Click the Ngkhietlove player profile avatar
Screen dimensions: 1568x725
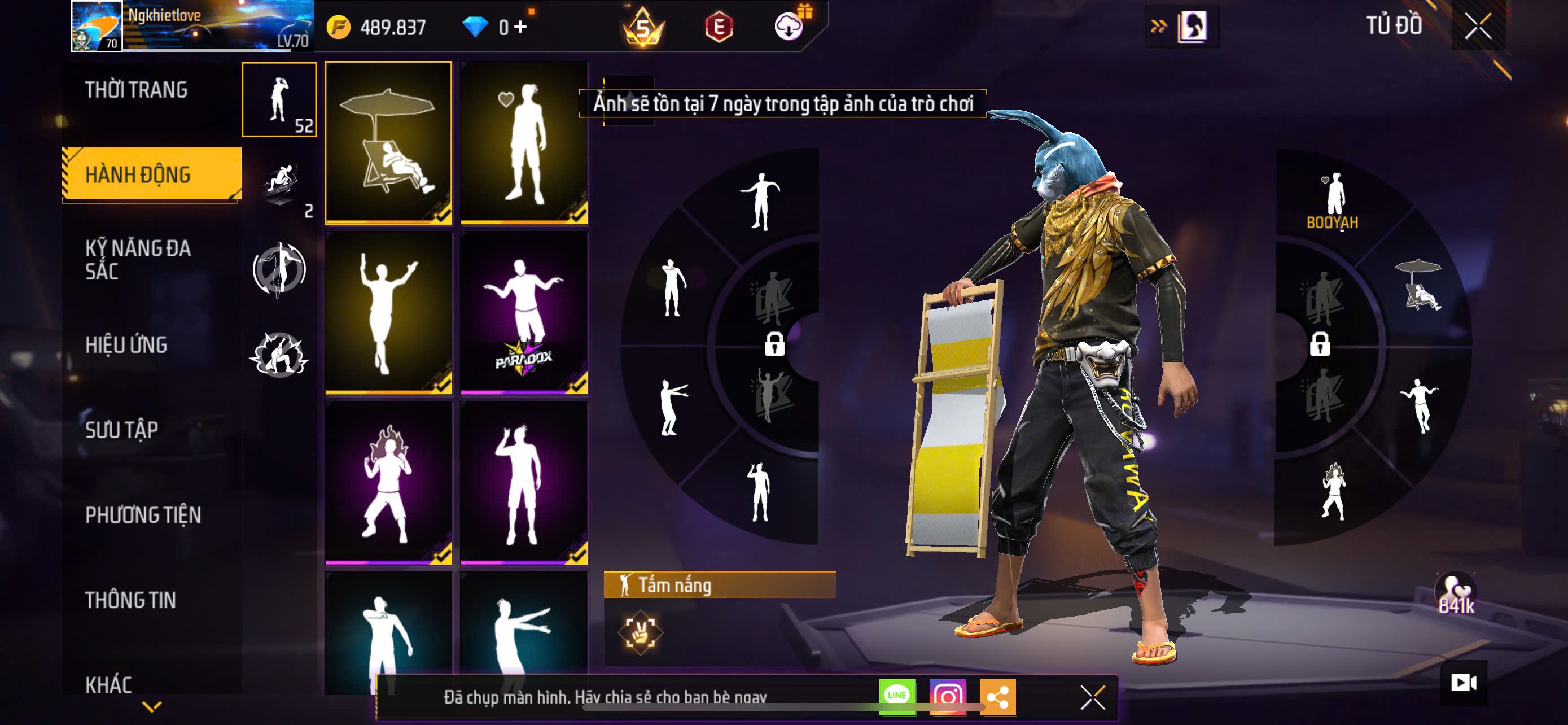coord(97,25)
